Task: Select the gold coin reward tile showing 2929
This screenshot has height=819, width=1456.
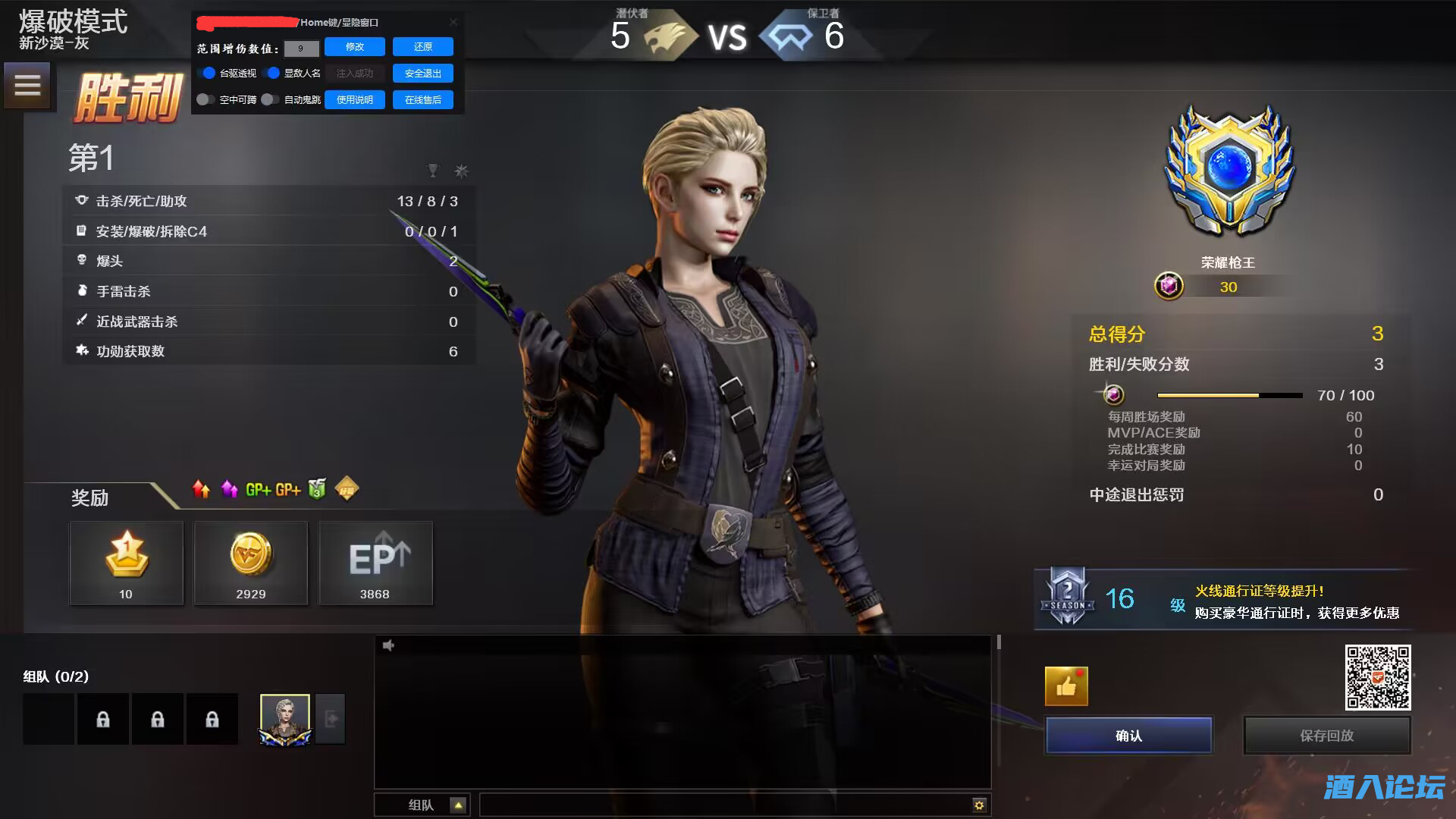Action: pos(251,563)
